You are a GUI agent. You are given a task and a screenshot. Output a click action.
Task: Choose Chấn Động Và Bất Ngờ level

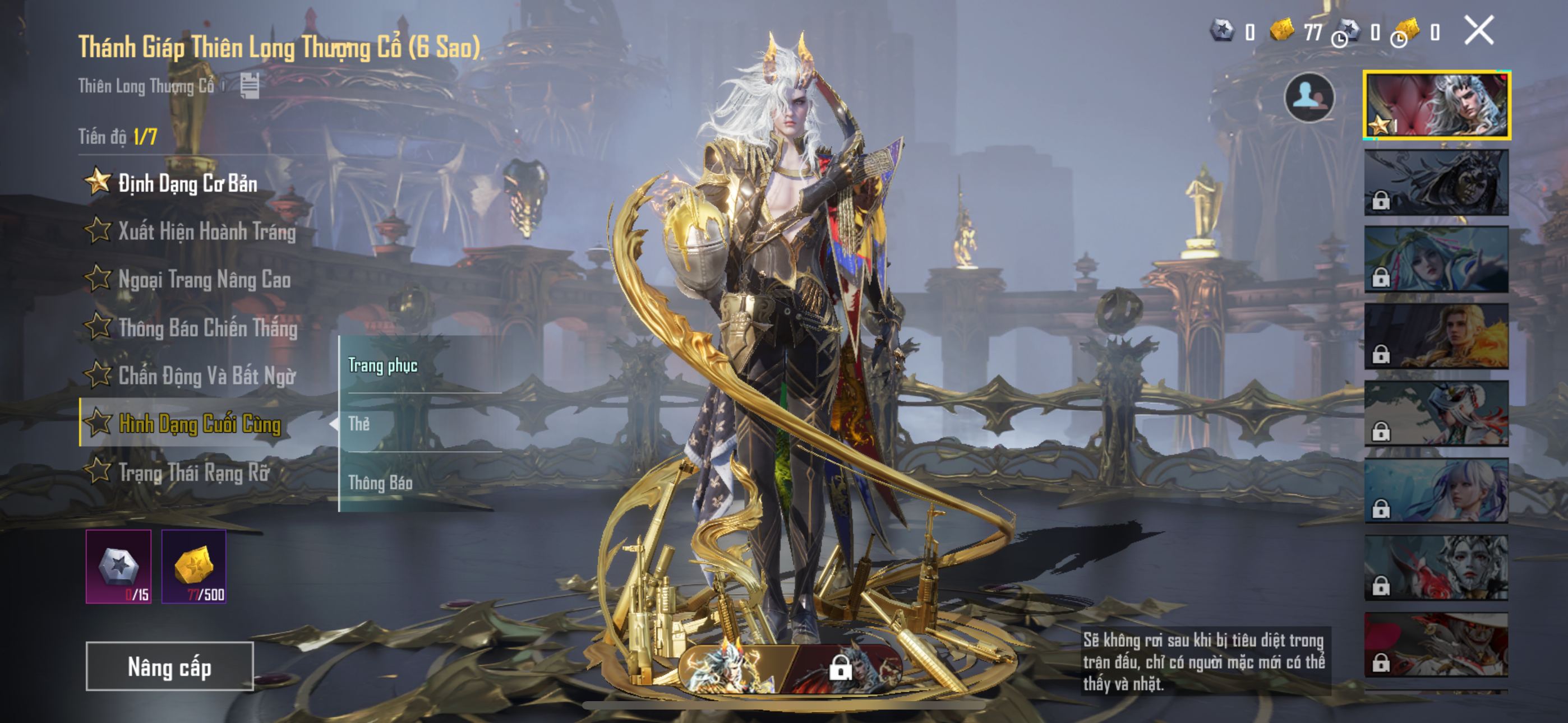pos(206,376)
